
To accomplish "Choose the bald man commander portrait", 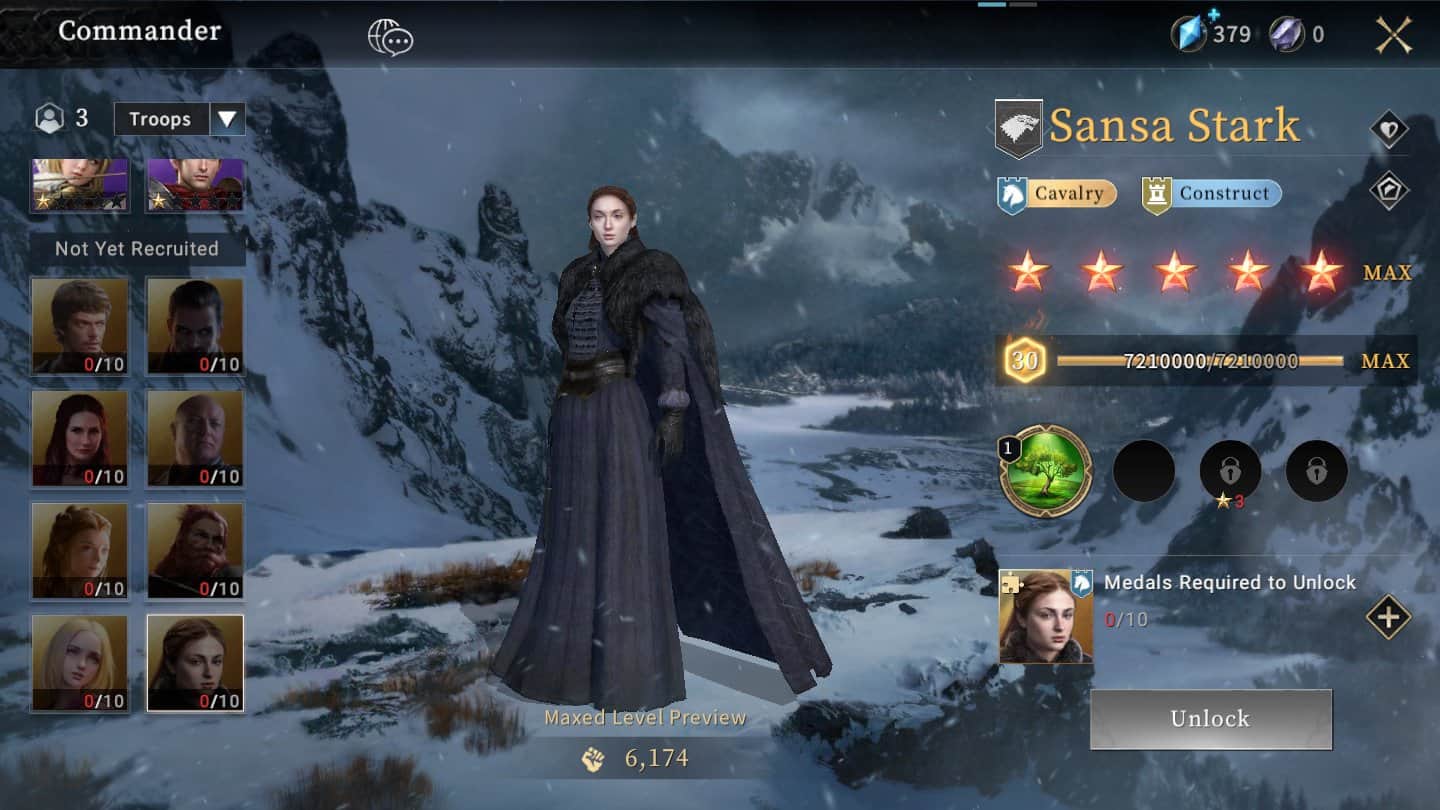I will pyautogui.click(x=195, y=438).
